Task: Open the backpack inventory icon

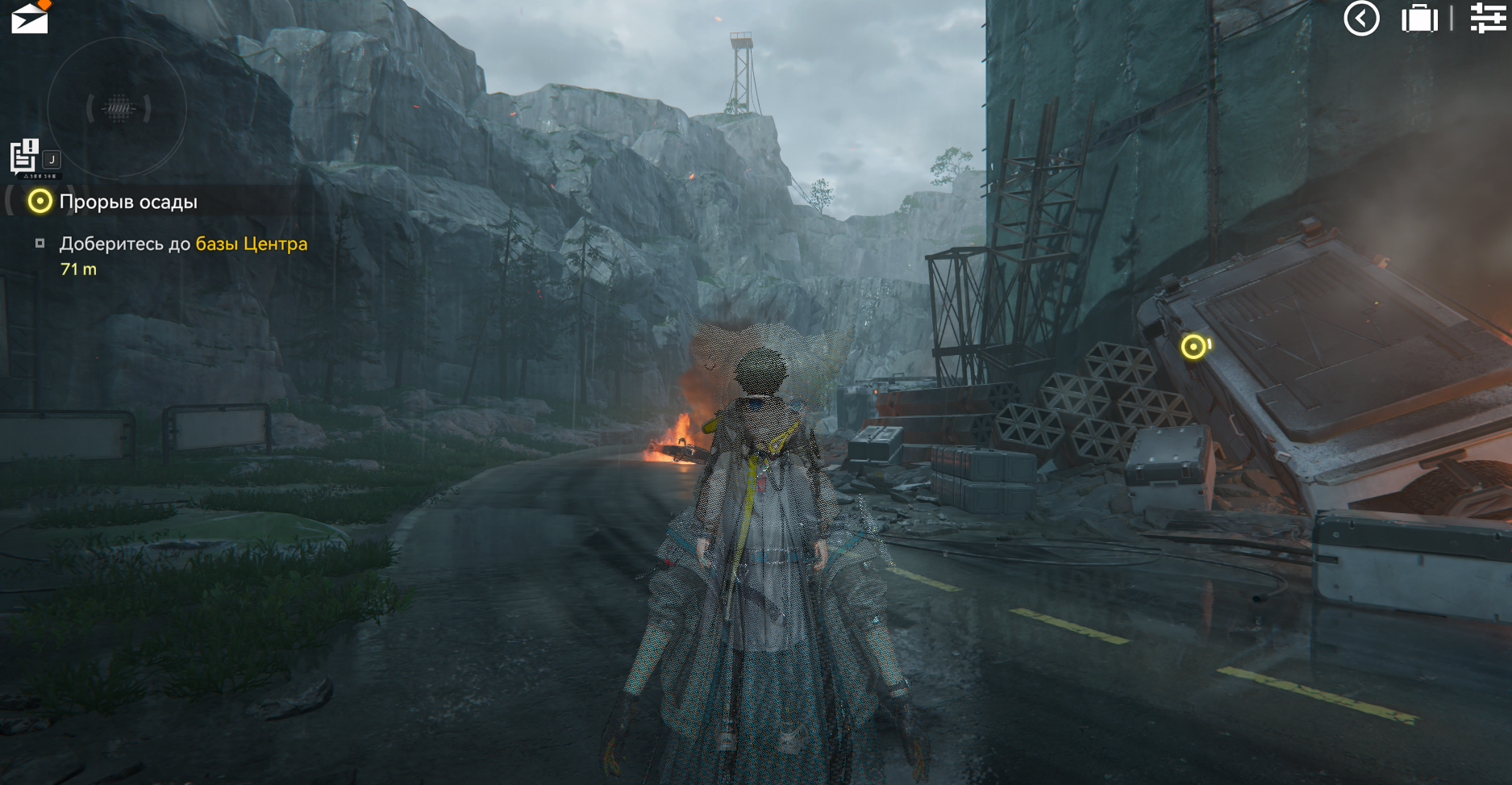Action: coord(1419,19)
